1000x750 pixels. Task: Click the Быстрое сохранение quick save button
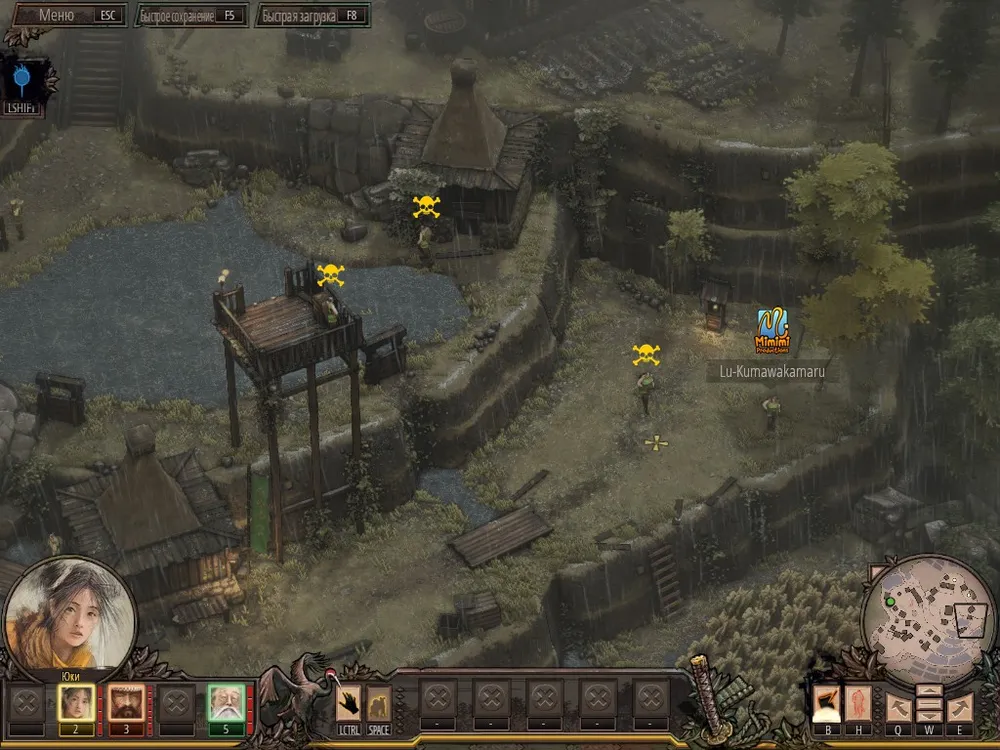[191, 16]
